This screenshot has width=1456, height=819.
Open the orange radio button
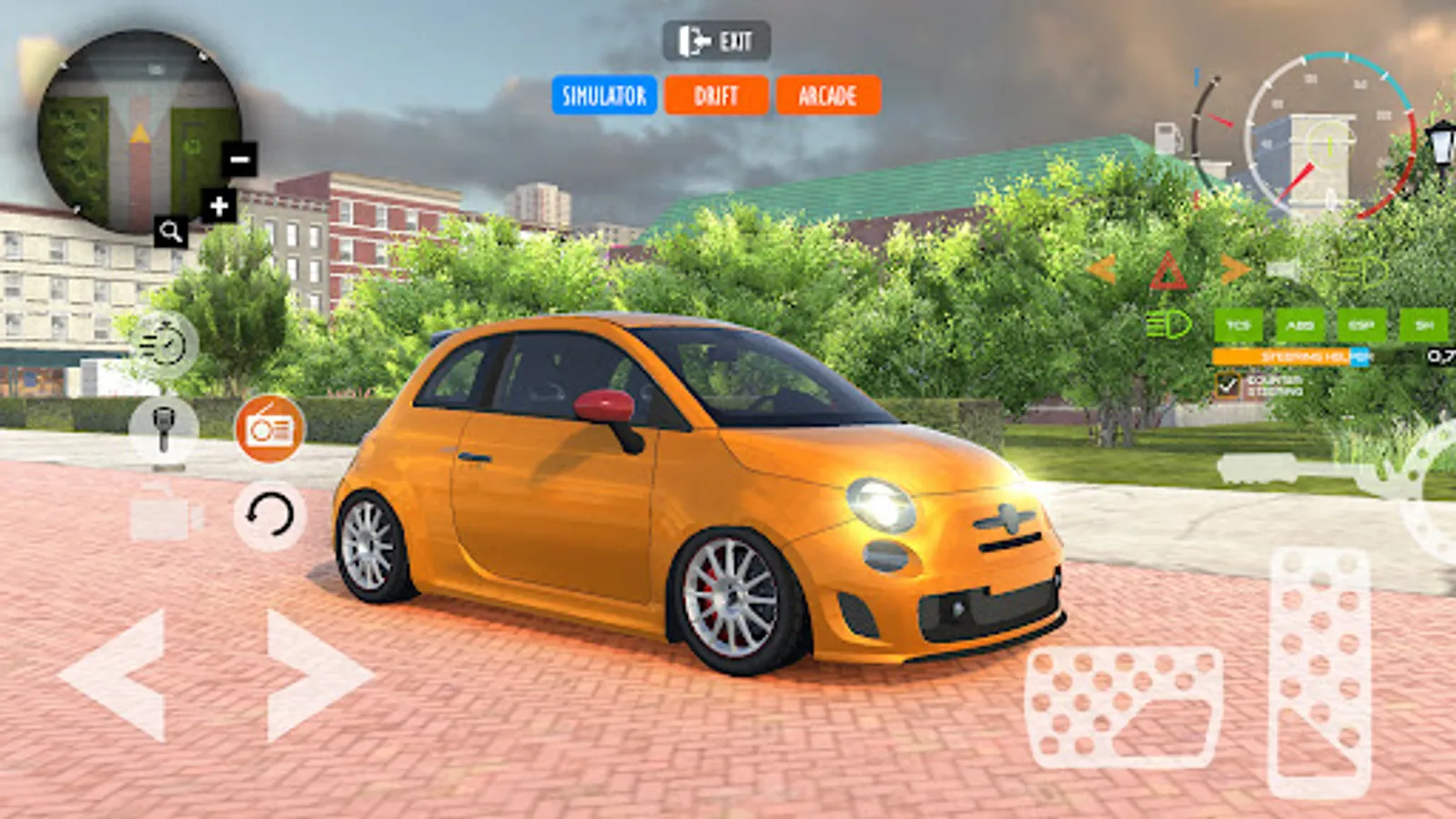click(x=269, y=429)
